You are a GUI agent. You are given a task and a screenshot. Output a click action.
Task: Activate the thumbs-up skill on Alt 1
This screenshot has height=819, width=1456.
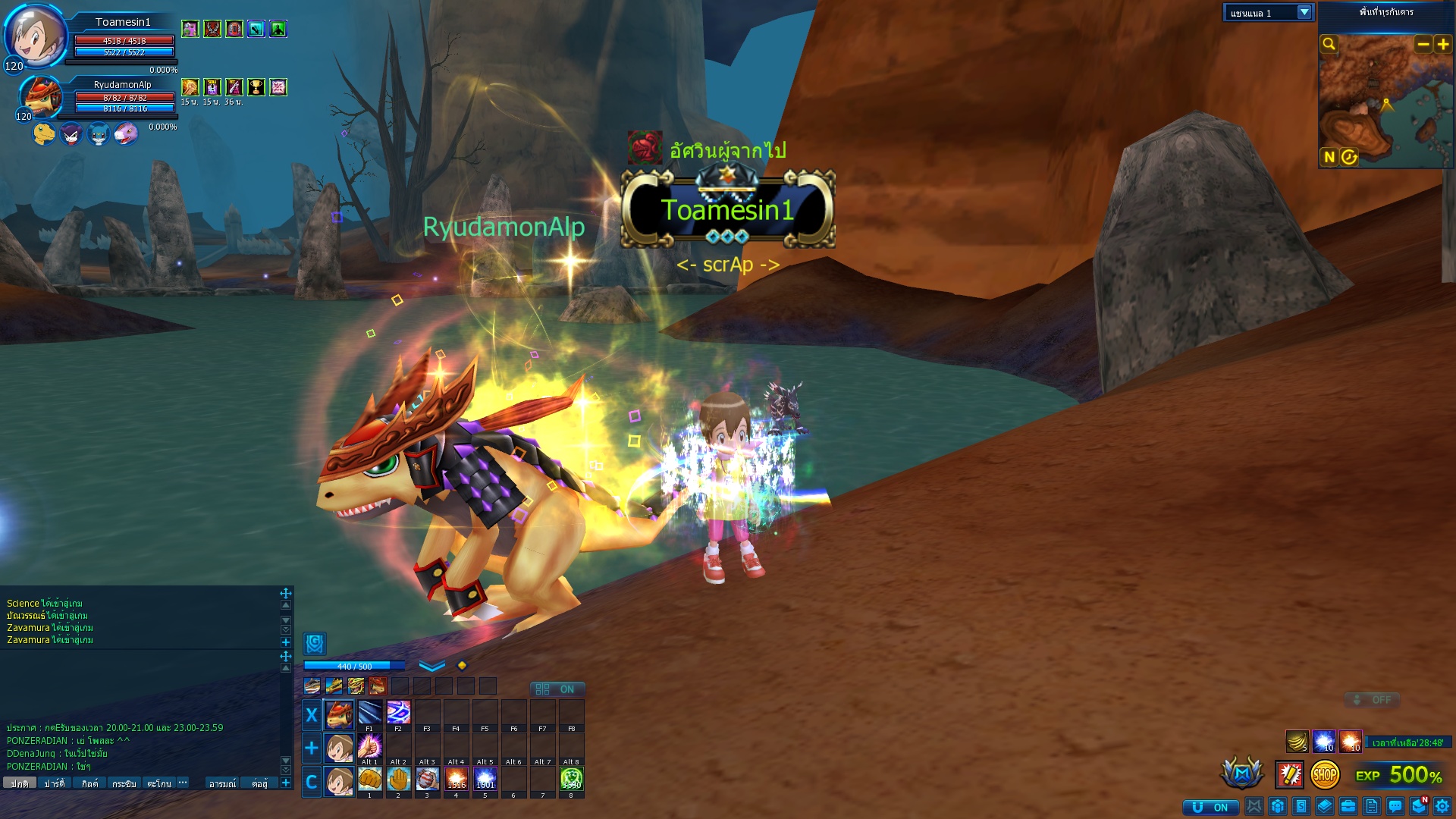coord(369,746)
